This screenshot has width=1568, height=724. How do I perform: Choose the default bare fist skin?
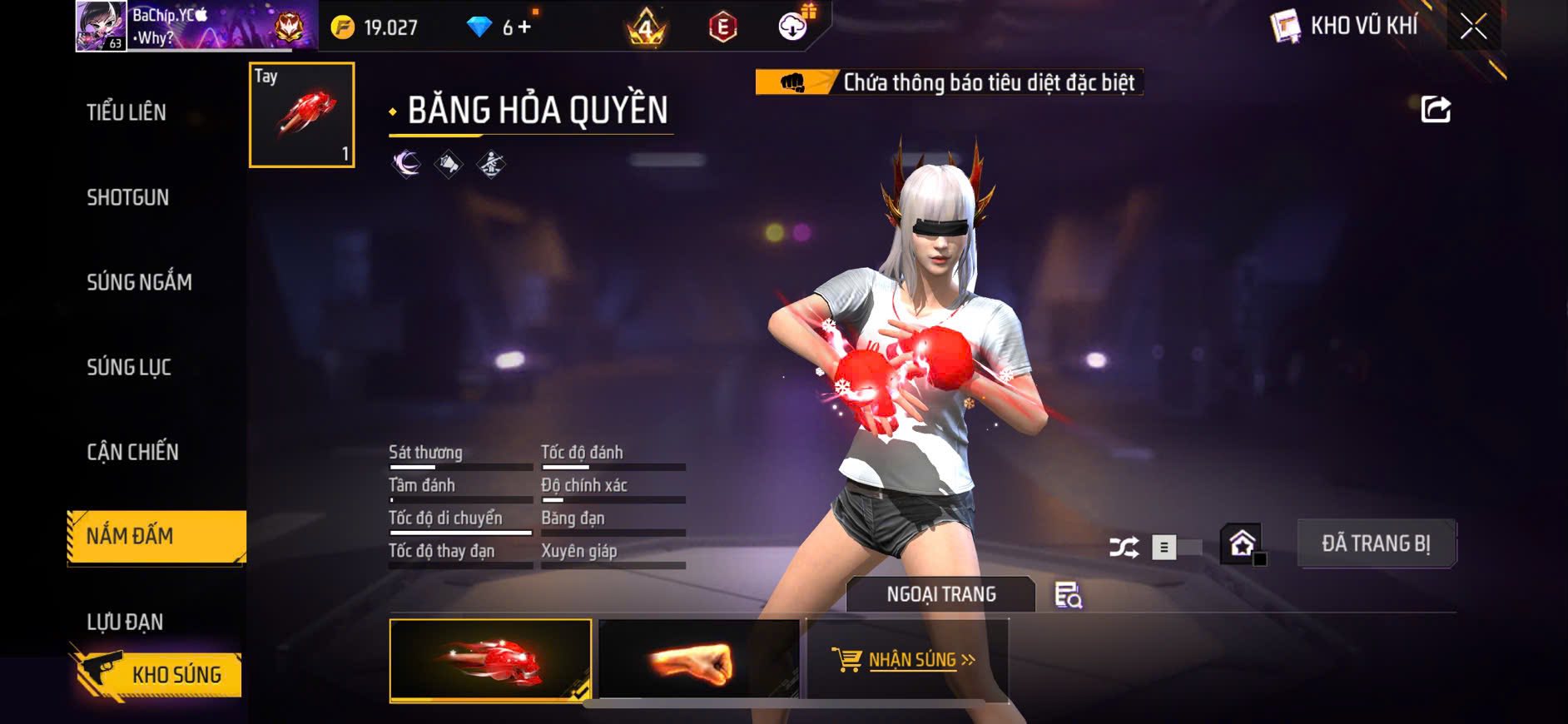(698, 661)
